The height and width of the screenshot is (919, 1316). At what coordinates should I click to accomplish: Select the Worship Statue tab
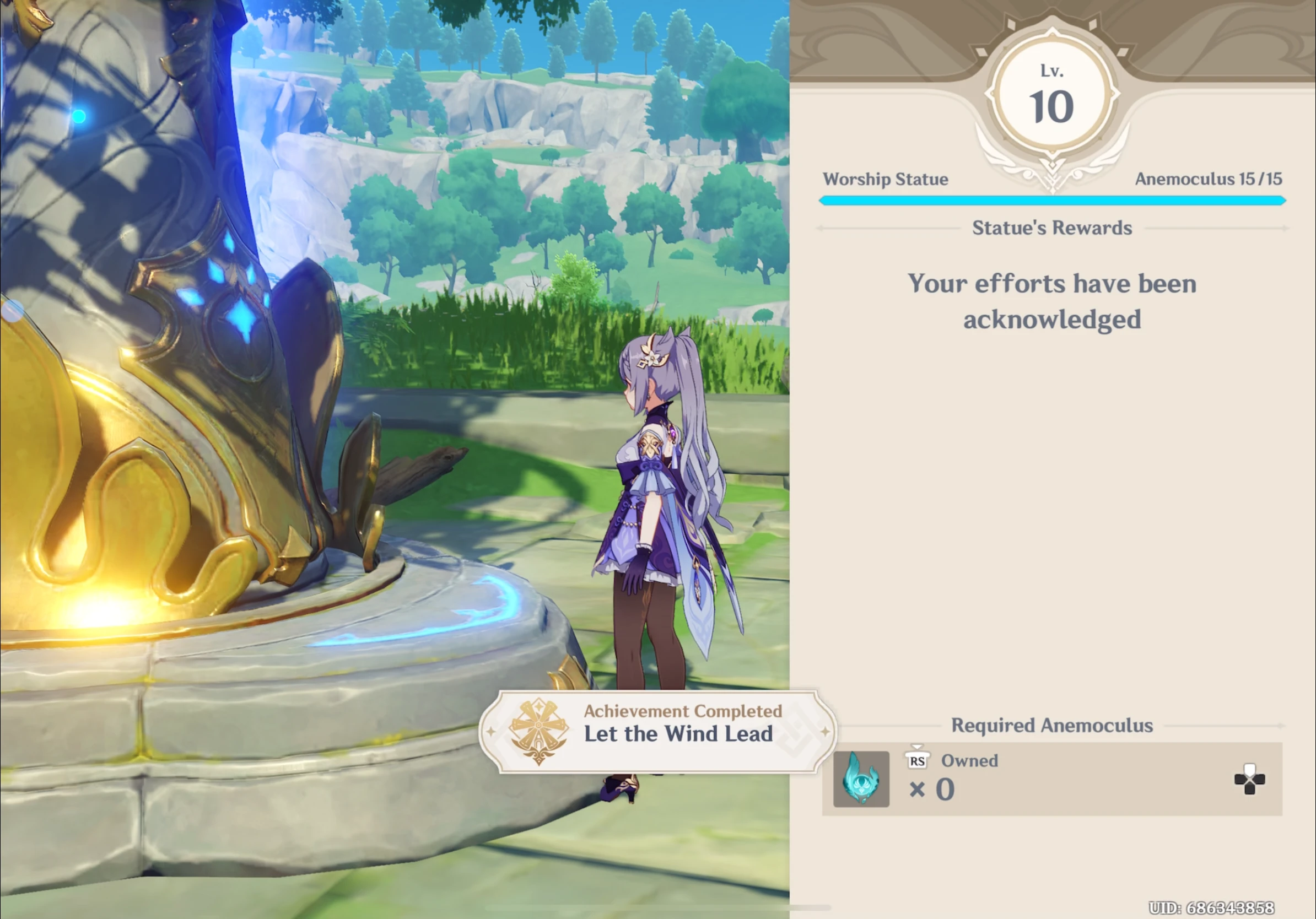click(886, 179)
